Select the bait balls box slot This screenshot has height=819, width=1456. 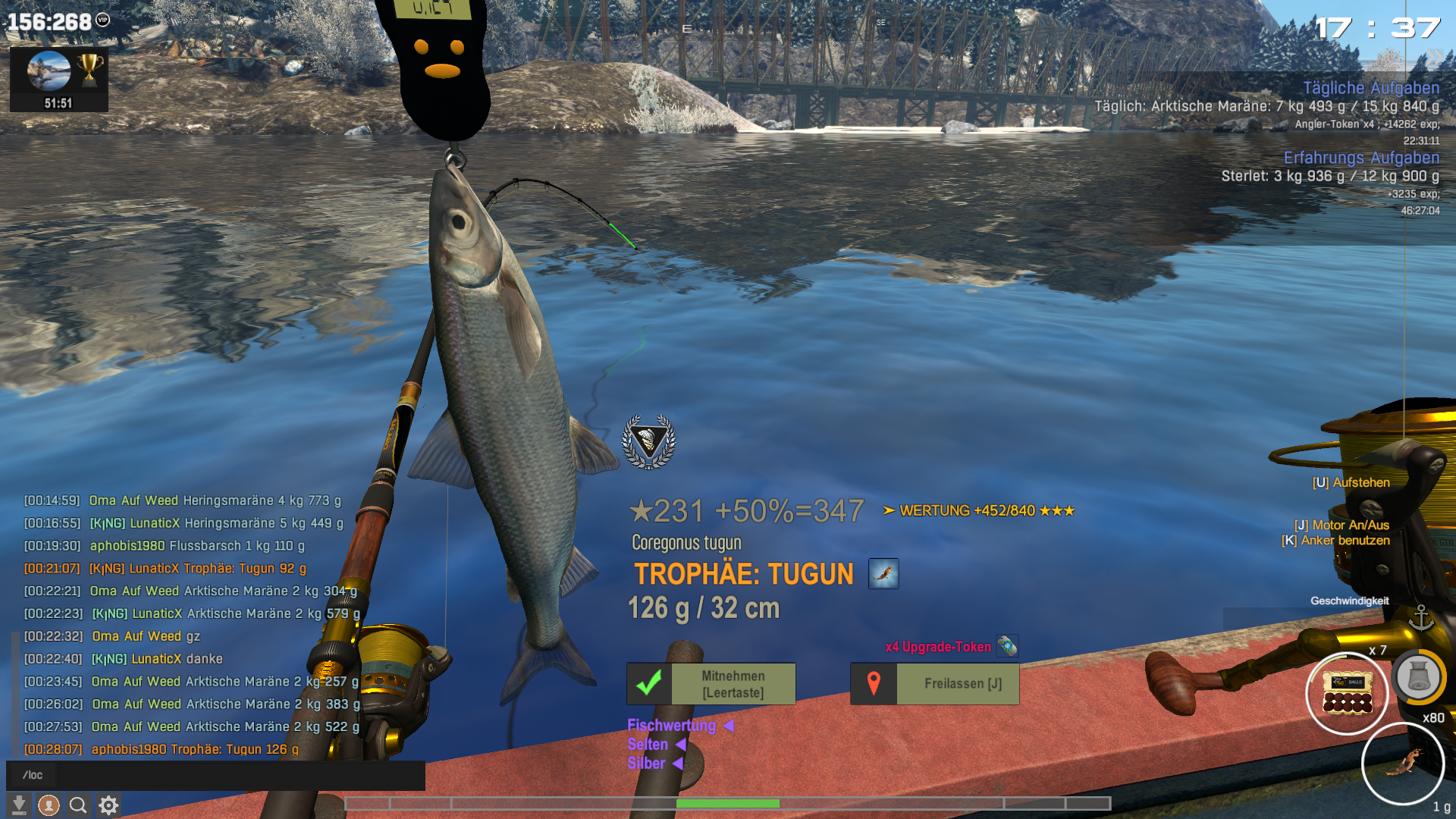[x=1347, y=693]
